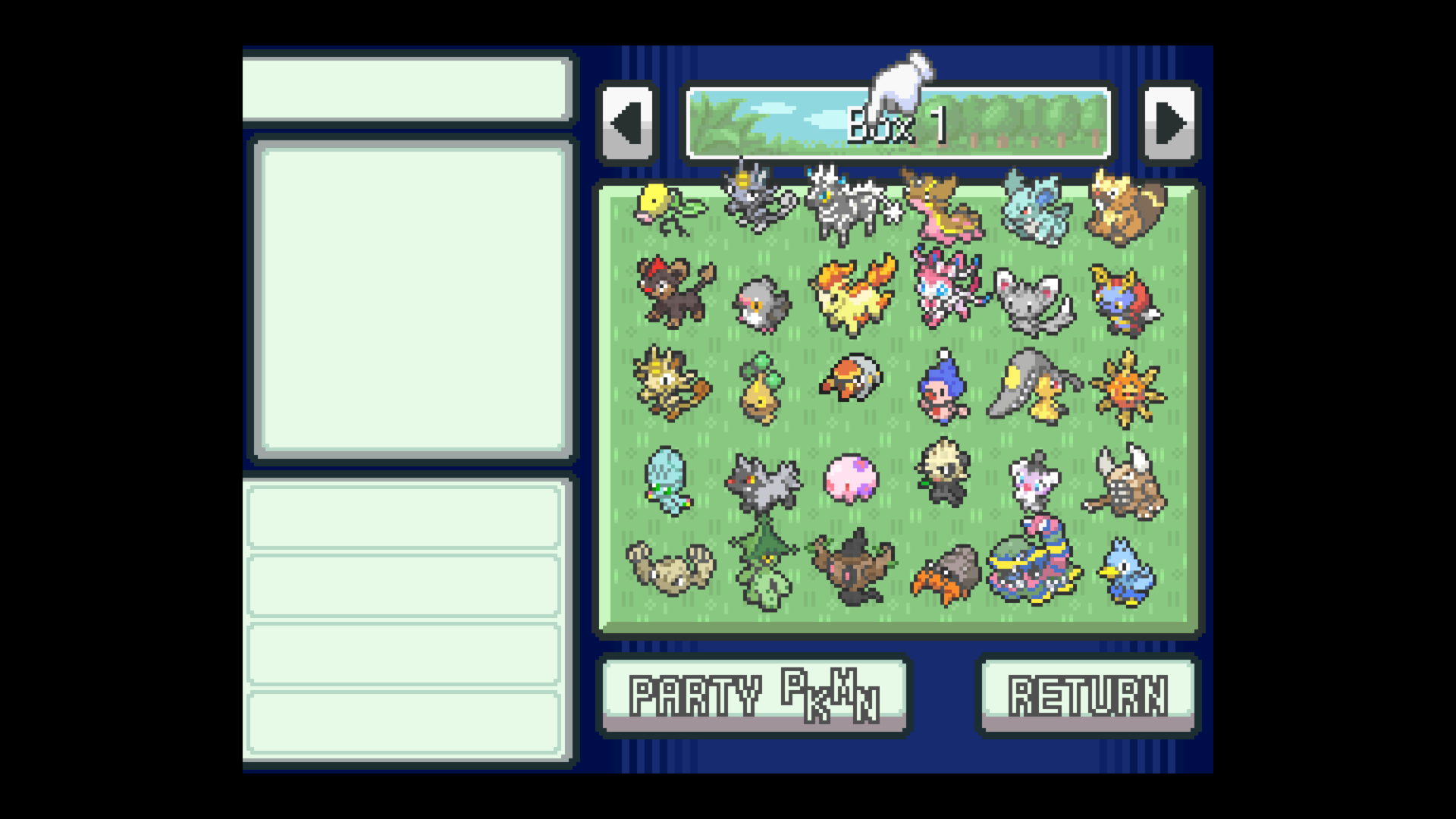
Task: Pick the Zebstrika sprite
Action: pyautogui.click(x=851, y=205)
